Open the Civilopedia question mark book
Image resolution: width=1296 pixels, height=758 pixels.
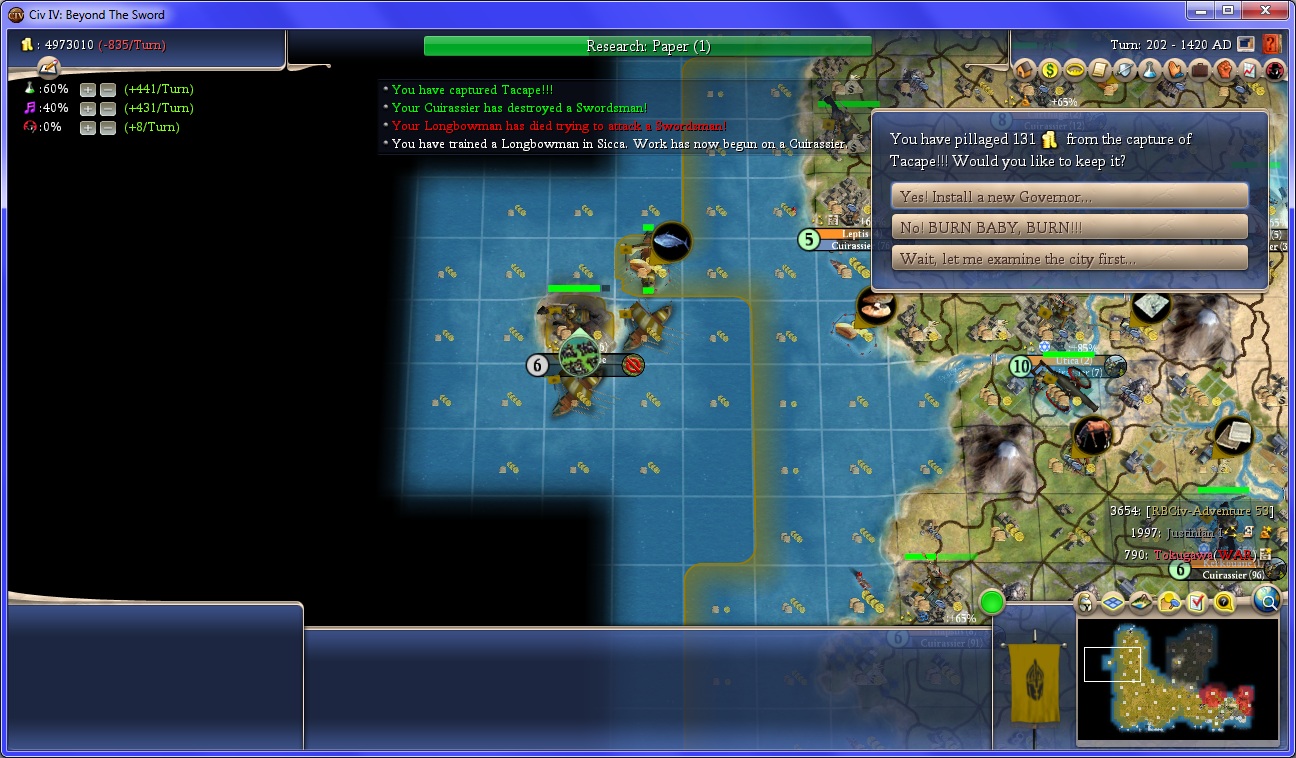coord(1272,44)
